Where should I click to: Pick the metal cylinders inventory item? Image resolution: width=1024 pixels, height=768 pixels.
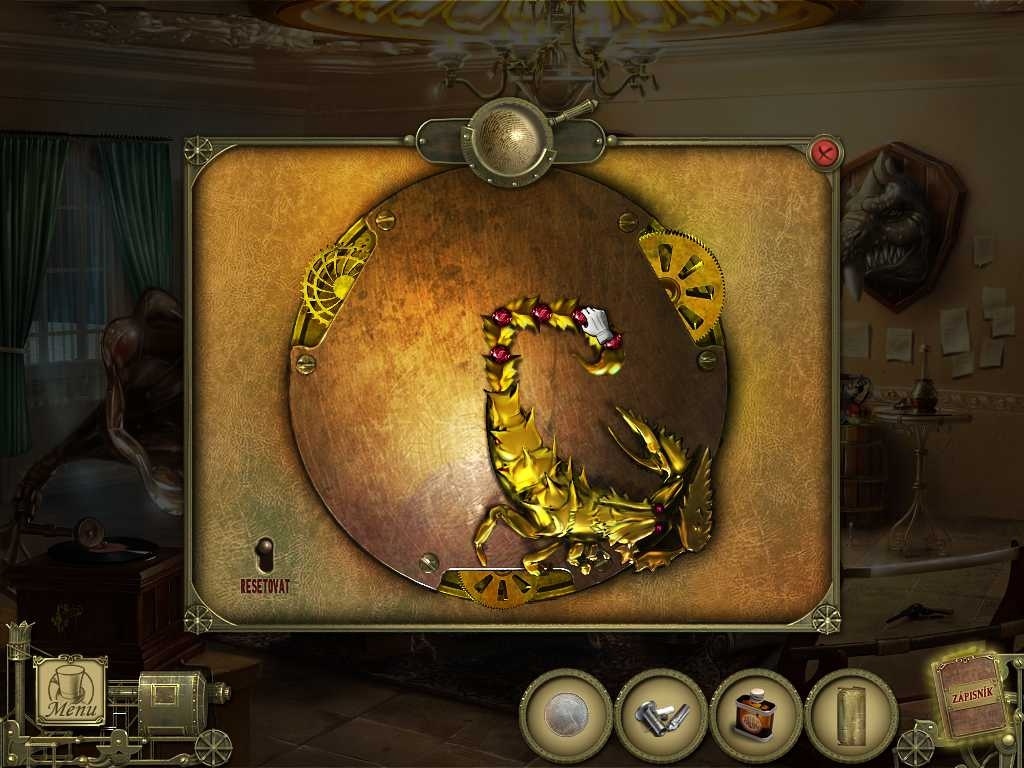tap(661, 716)
